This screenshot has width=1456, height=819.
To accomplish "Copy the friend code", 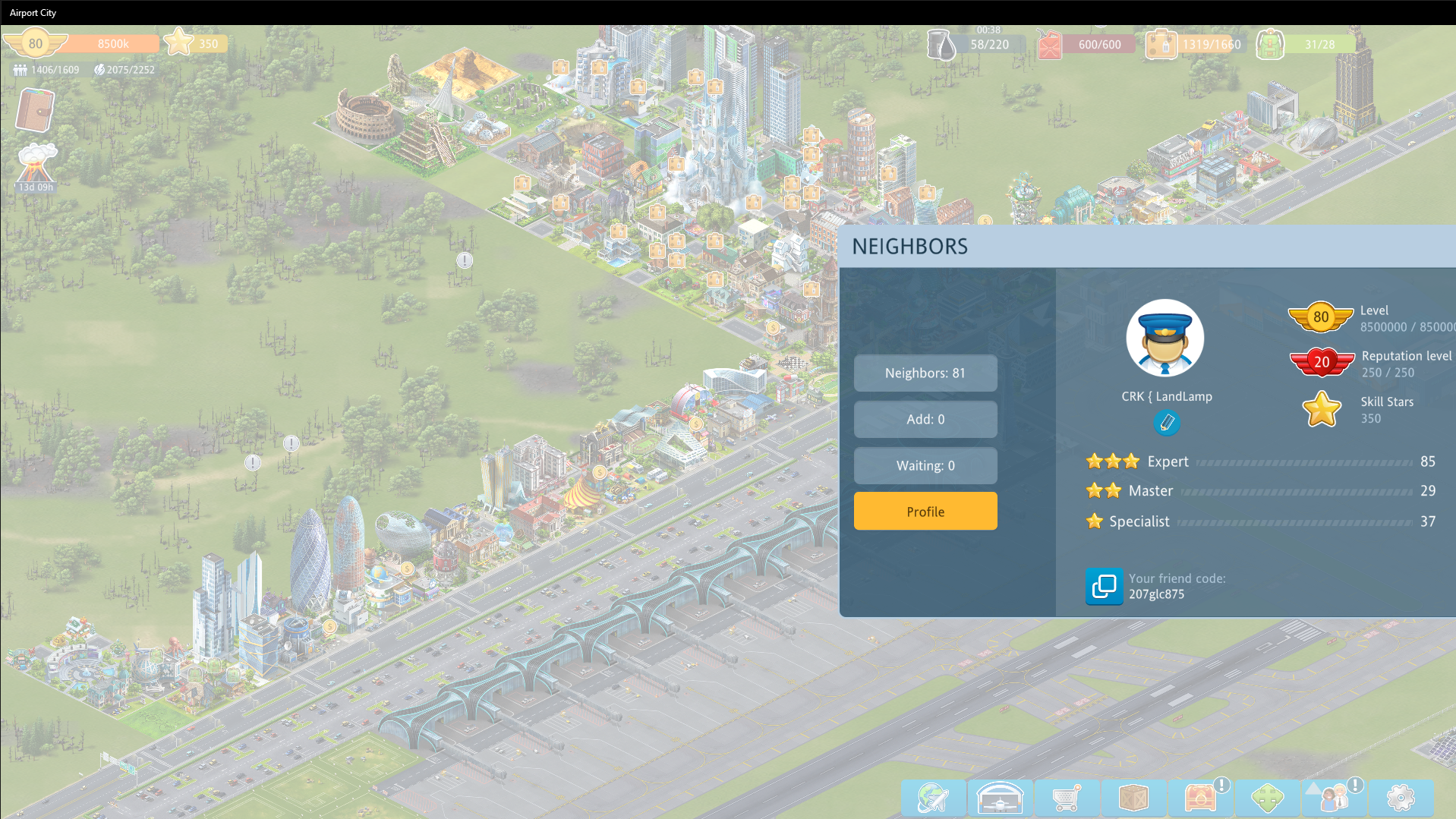I will pyautogui.click(x=1103, y=586).
